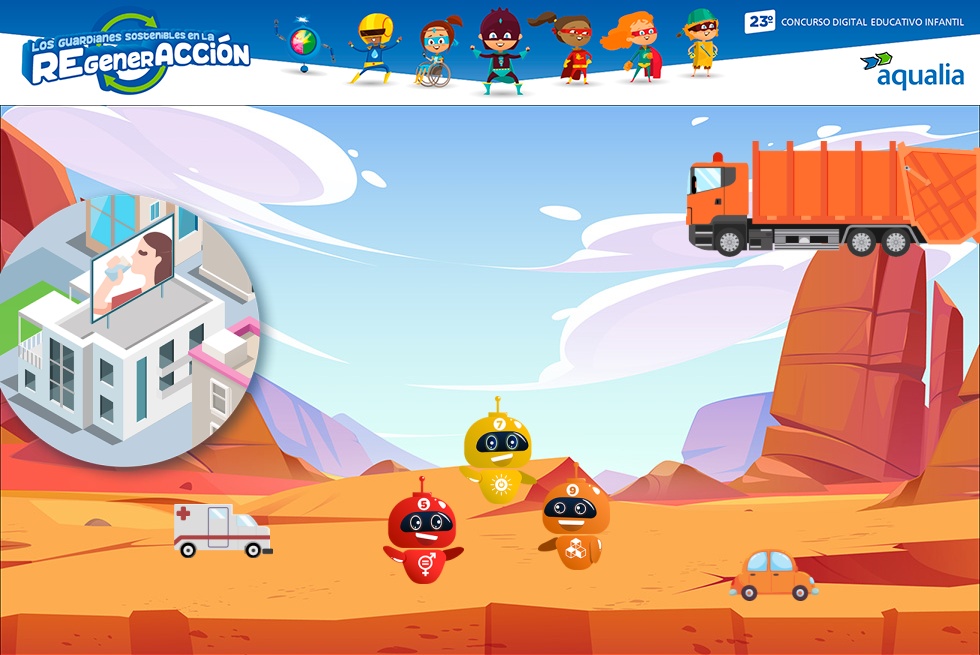Pick the small orange car
Viewport: 980px width, 655px height.
click(773, 575)
